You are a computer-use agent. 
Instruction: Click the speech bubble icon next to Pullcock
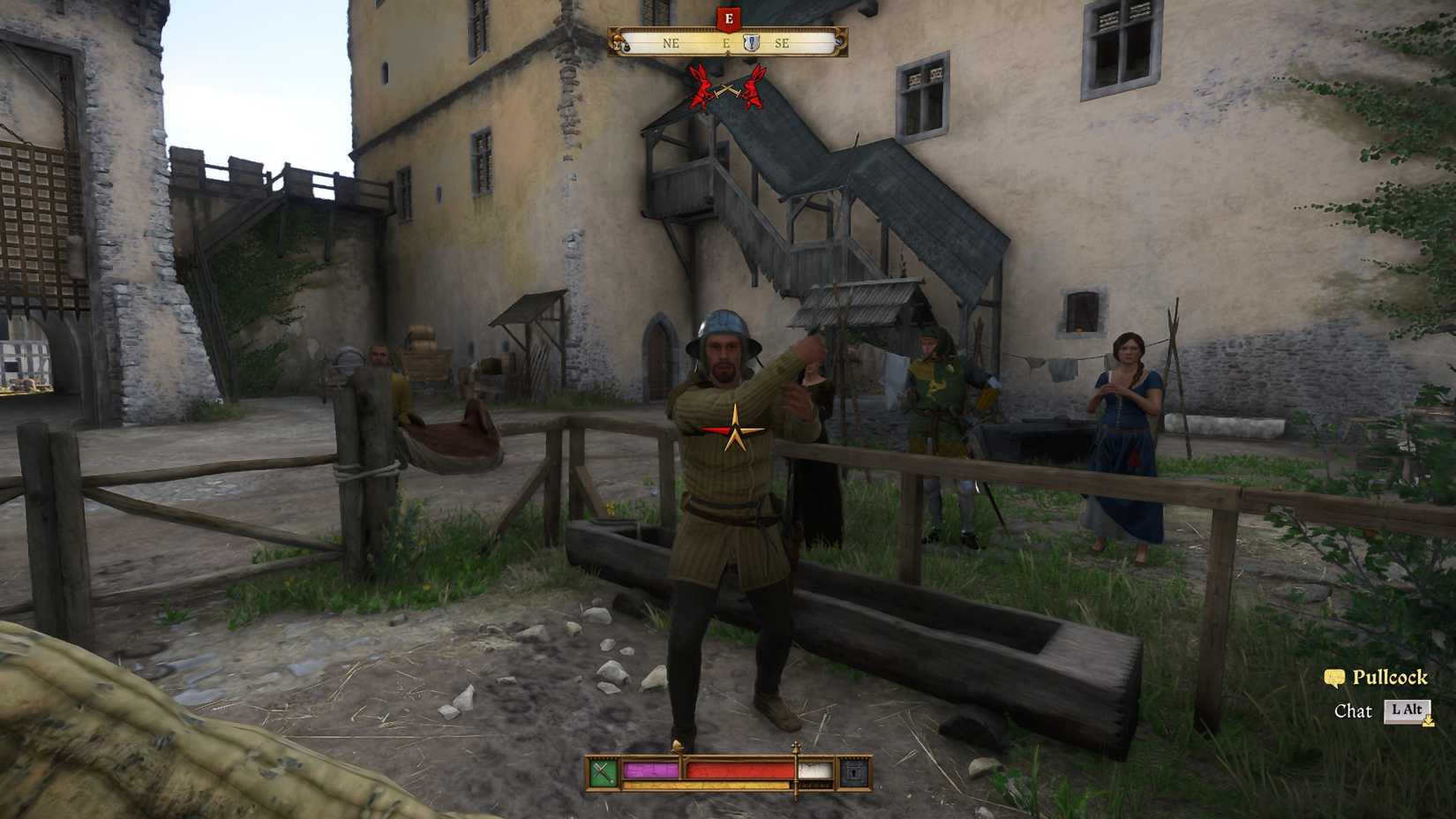coord(1336,679)
